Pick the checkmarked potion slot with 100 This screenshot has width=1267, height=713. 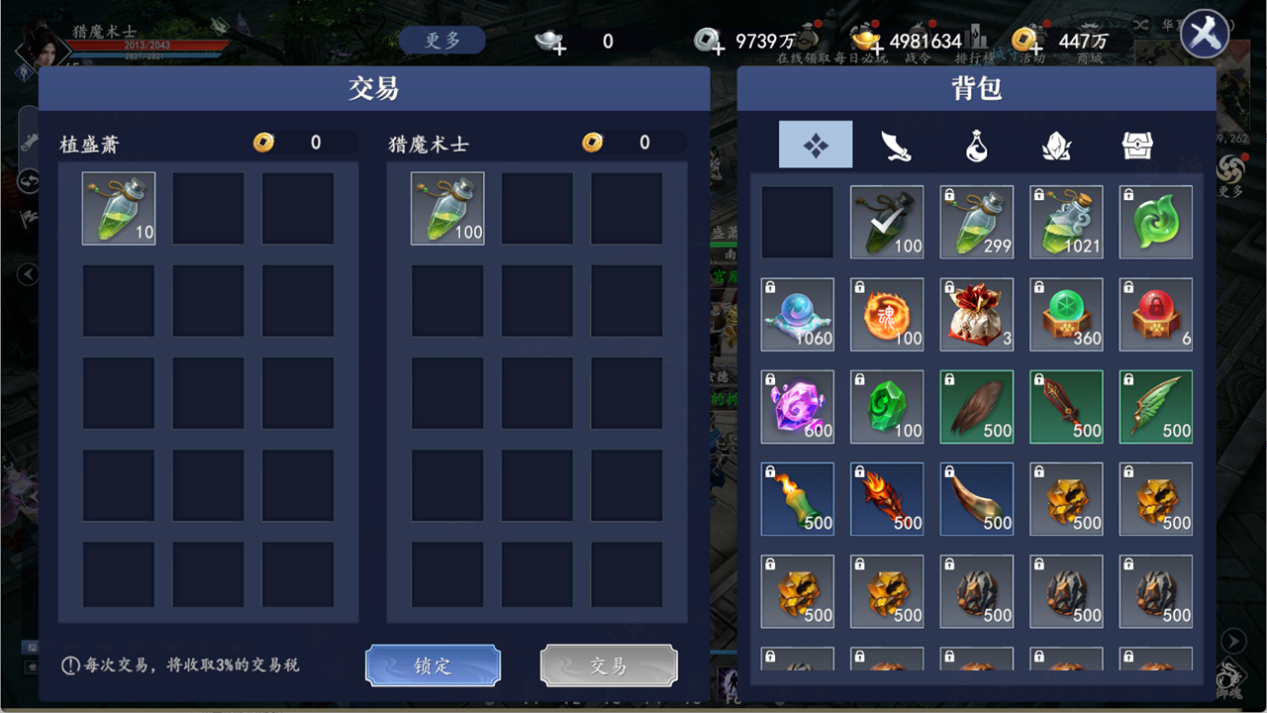click(x=887, y=222)
